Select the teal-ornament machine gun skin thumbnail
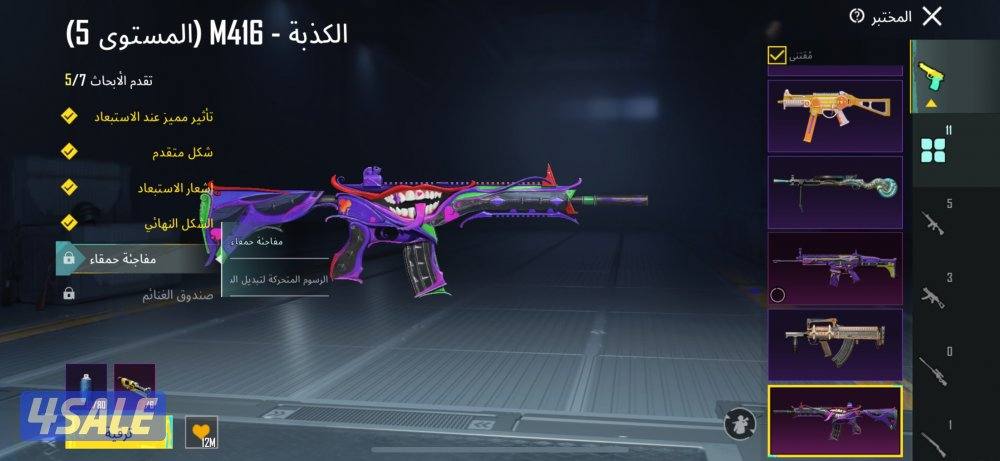 pos(835,192)
